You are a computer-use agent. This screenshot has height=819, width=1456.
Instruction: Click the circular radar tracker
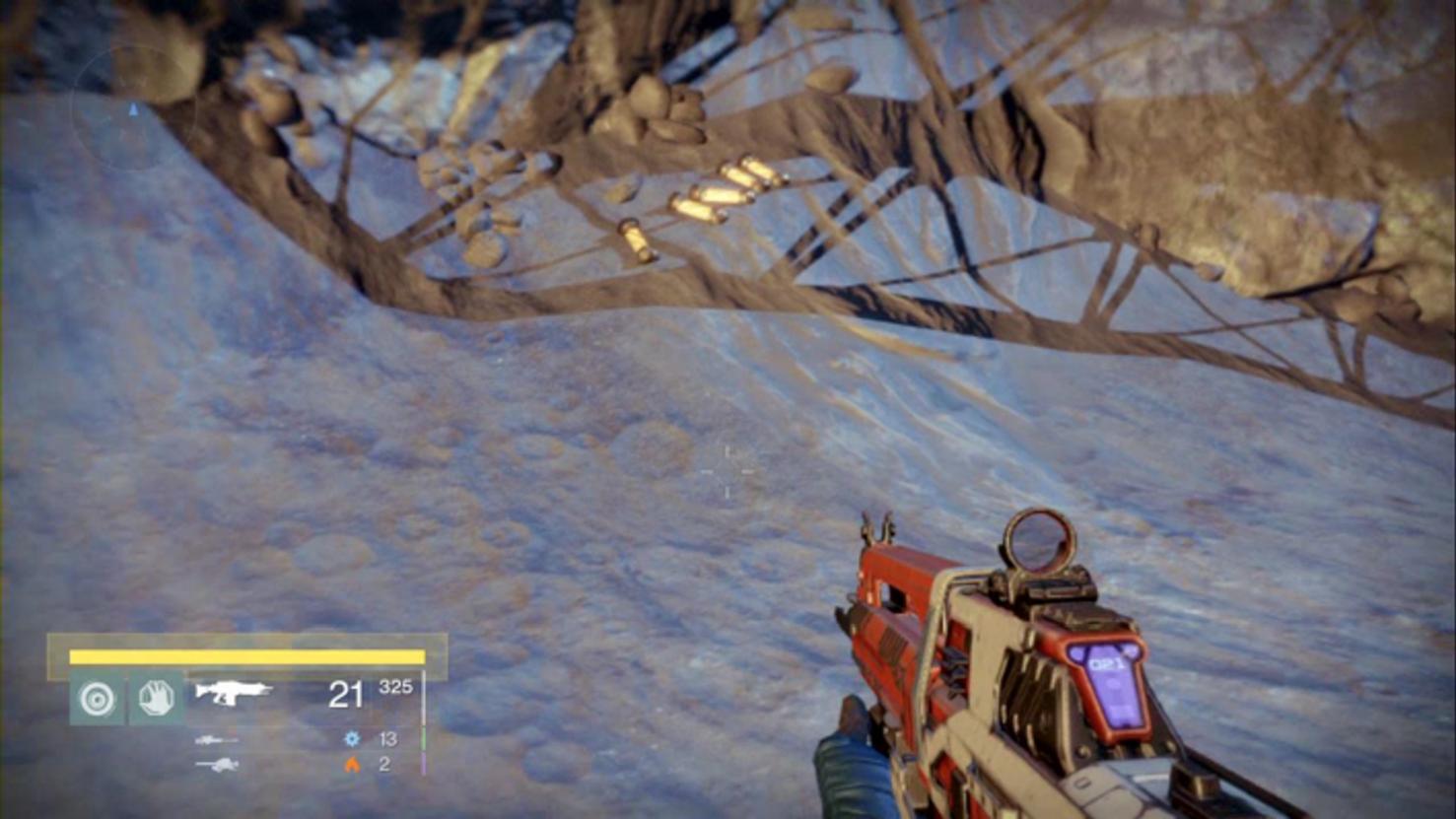pyautogui.click(x=133, y=108)
